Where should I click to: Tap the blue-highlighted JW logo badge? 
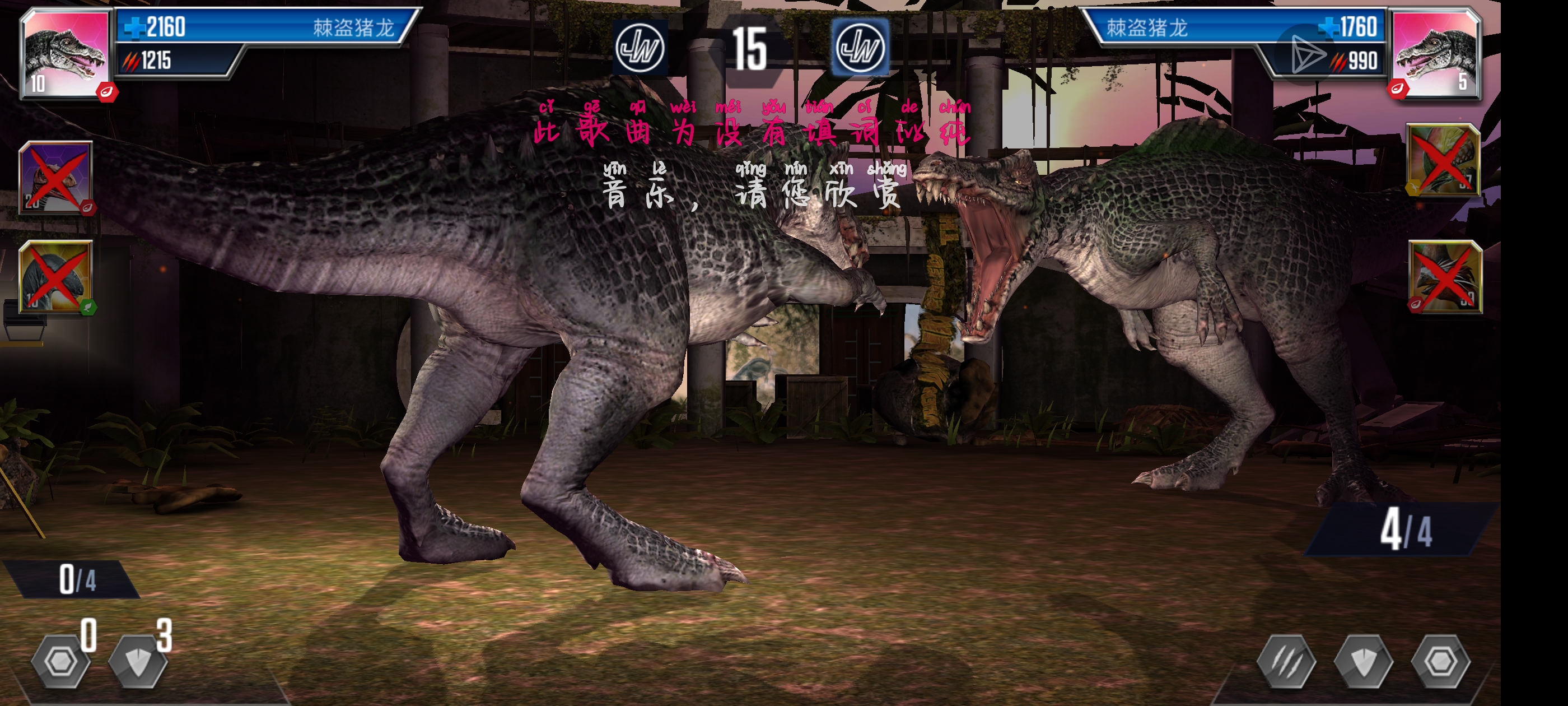(860, 48)
